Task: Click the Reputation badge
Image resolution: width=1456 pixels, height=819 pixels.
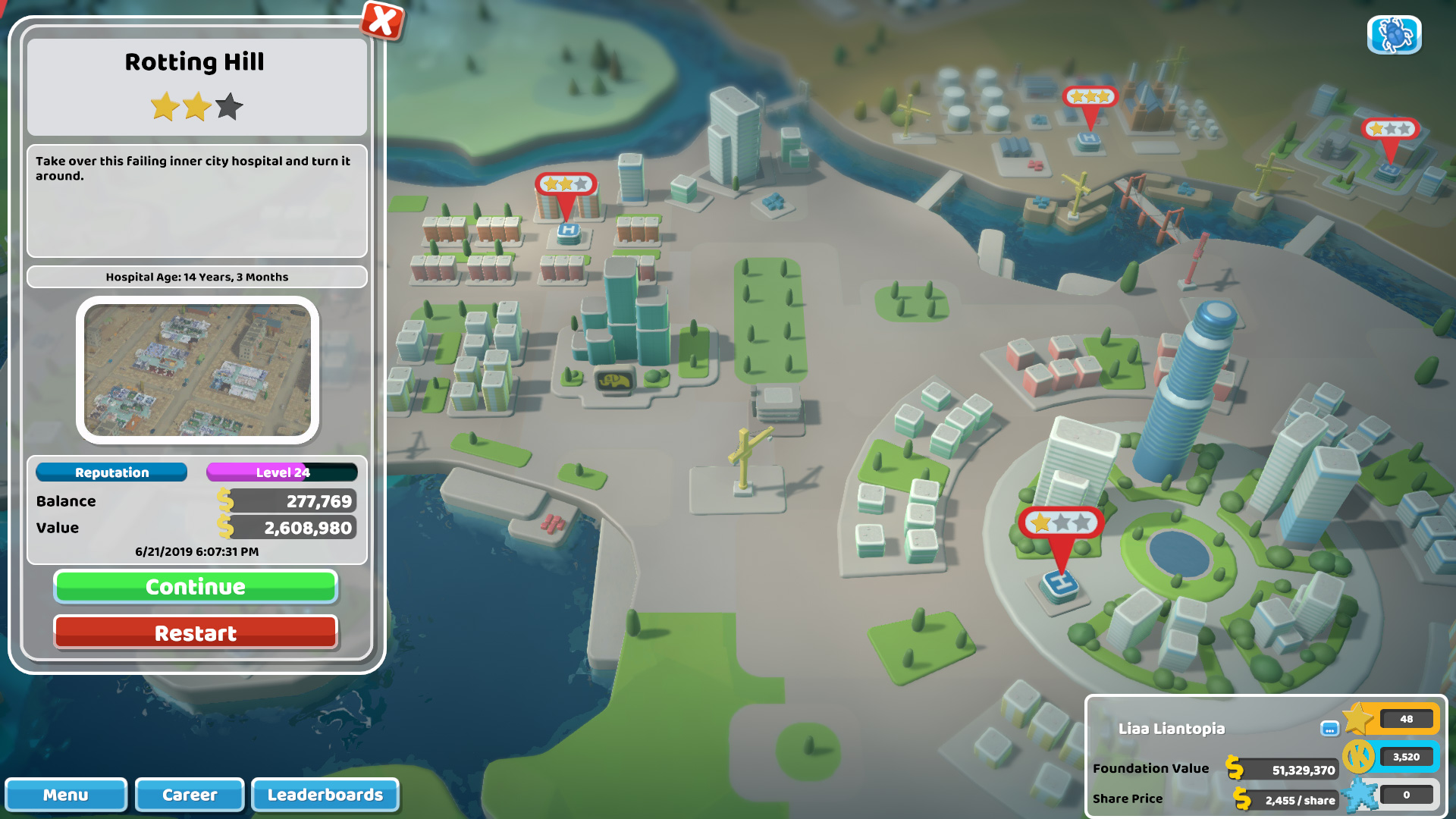Action: (x=111, y=472)
